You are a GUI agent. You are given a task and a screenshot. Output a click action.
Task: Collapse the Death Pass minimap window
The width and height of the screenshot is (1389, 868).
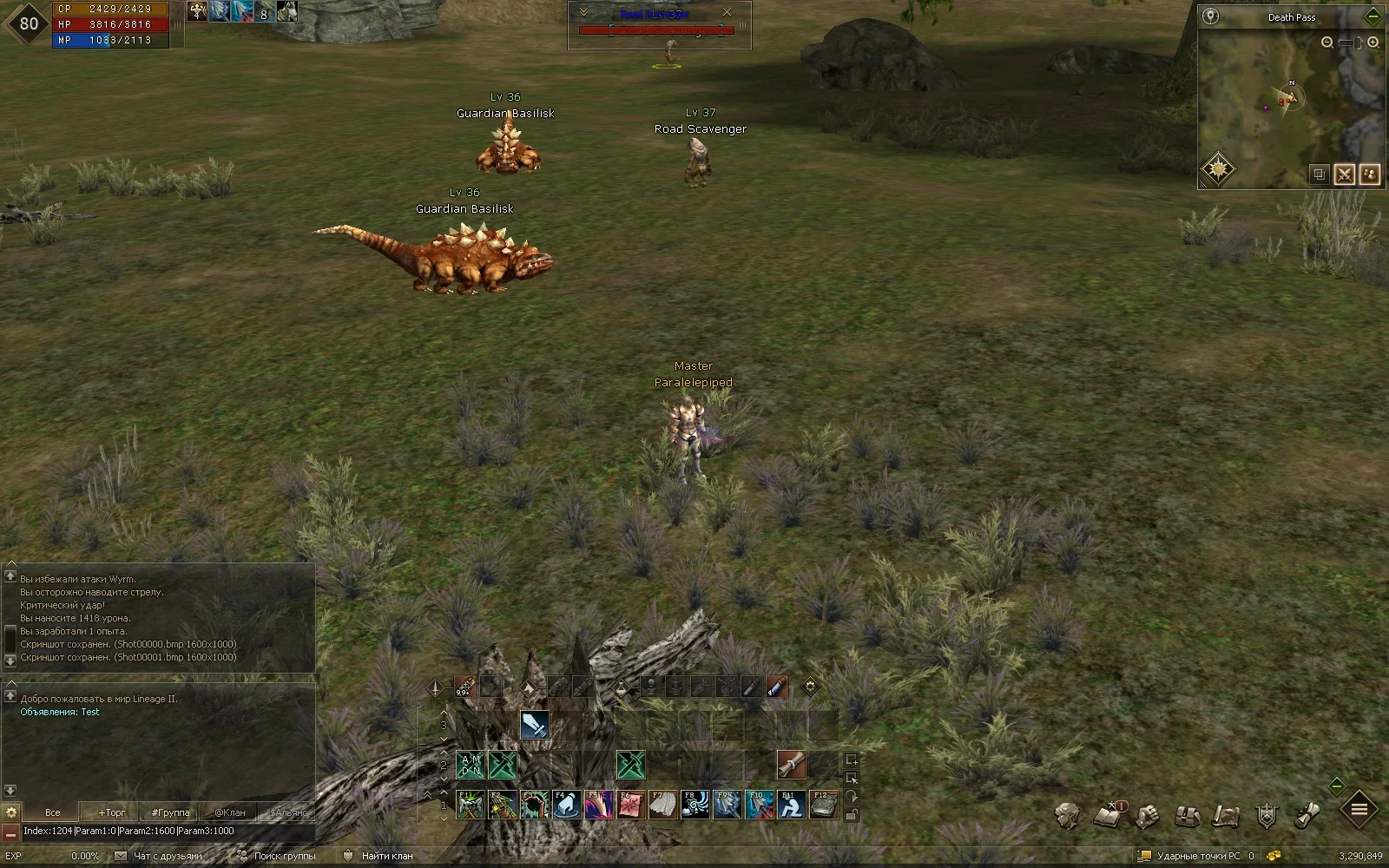click(1373, 16)
